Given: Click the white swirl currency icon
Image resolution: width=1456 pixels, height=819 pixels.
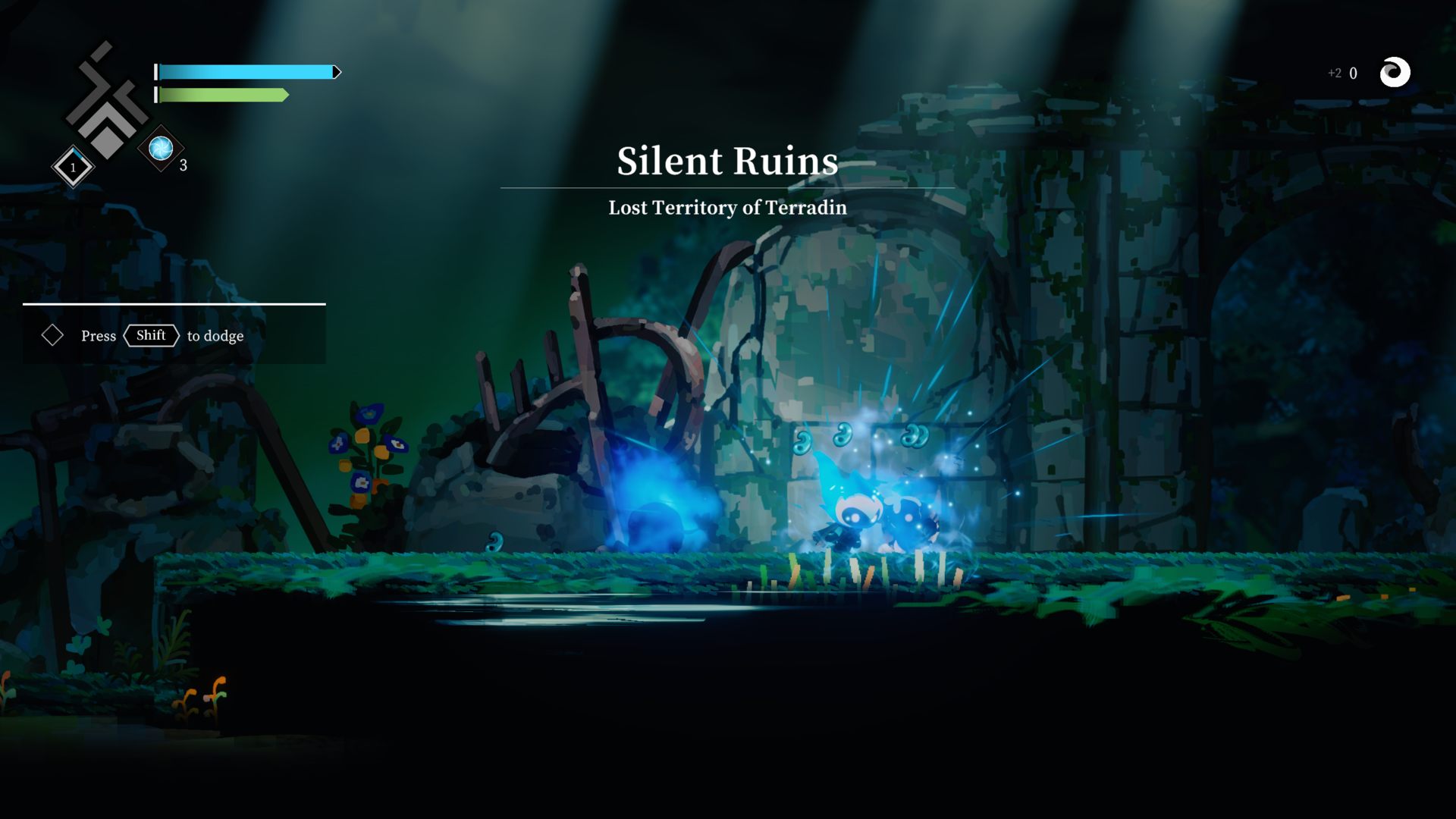Looking at the screenshot, I should (1394, 73).
